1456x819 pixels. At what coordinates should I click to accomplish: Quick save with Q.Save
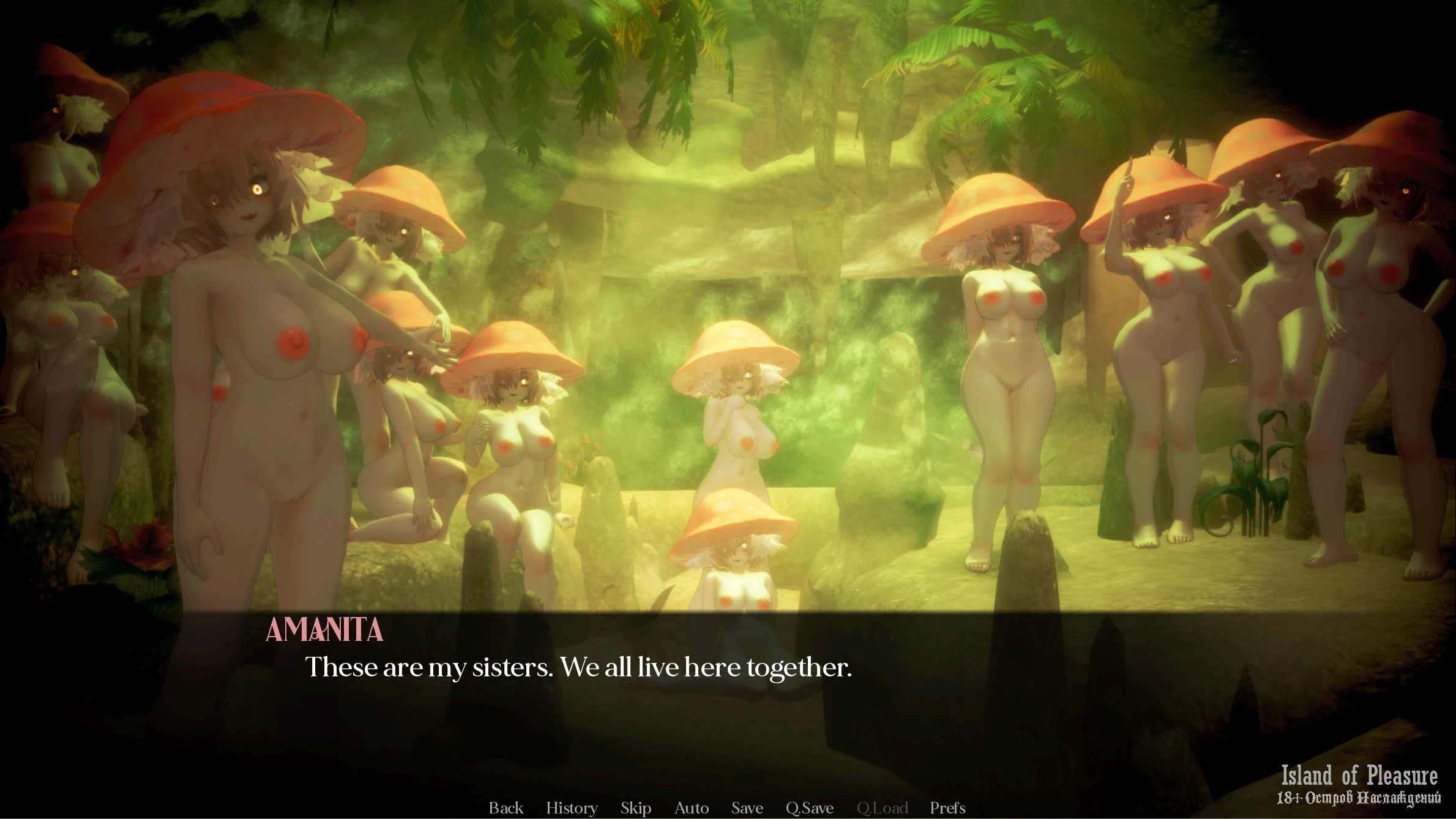point(809,808)
